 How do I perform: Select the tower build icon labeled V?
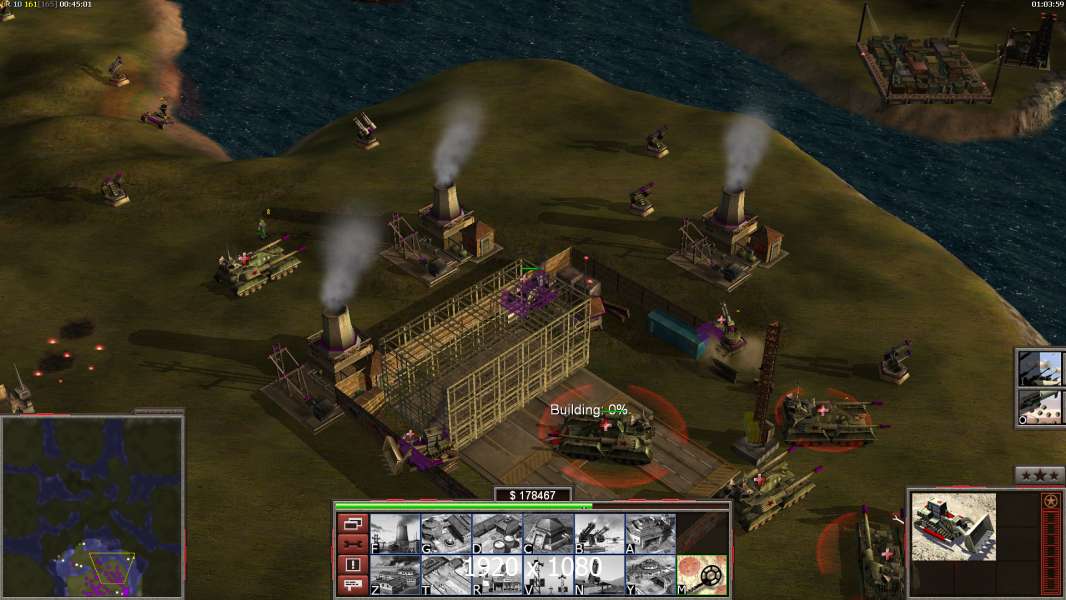(548, 575)
